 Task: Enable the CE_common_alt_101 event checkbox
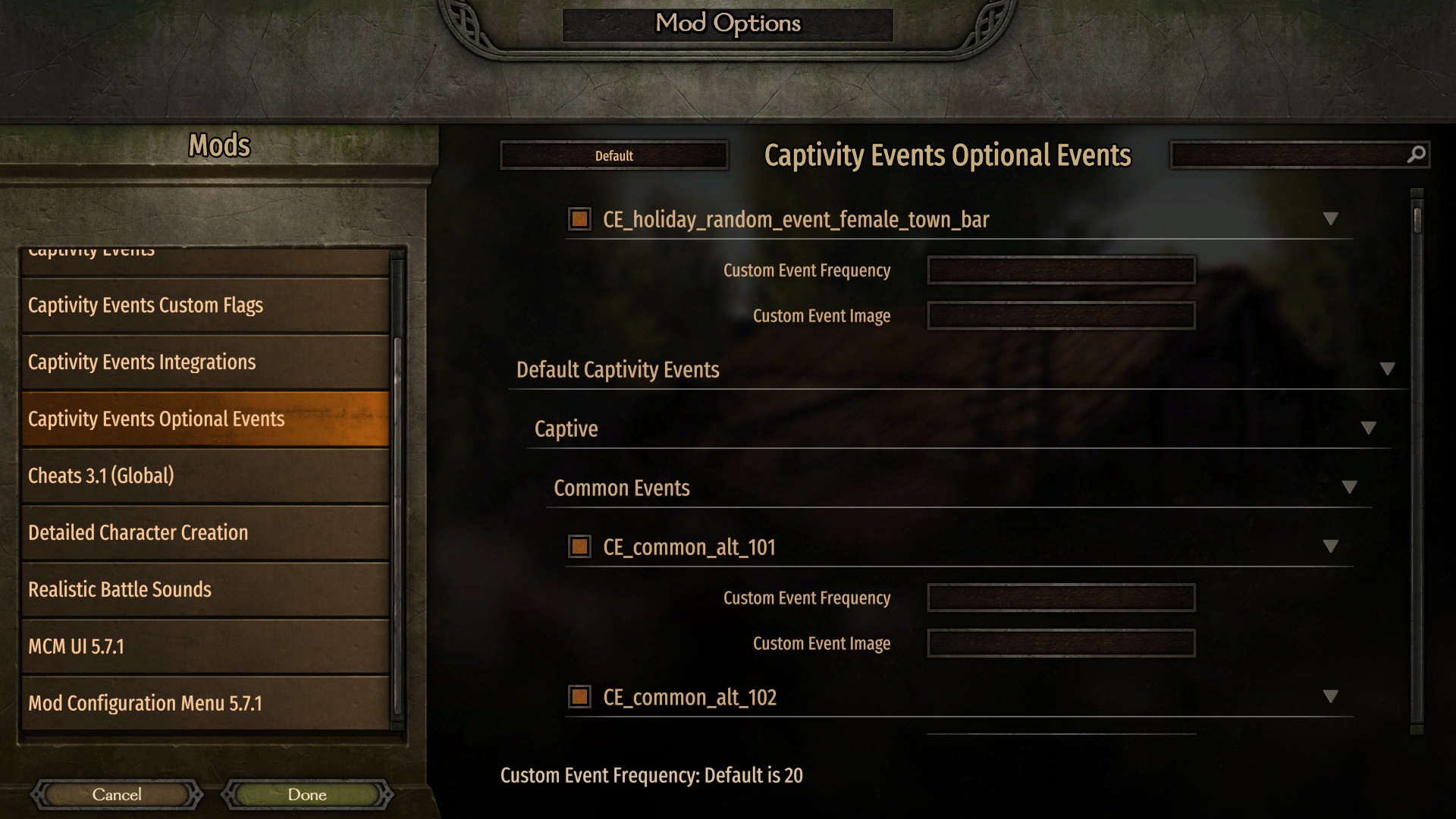pos(579,547)
